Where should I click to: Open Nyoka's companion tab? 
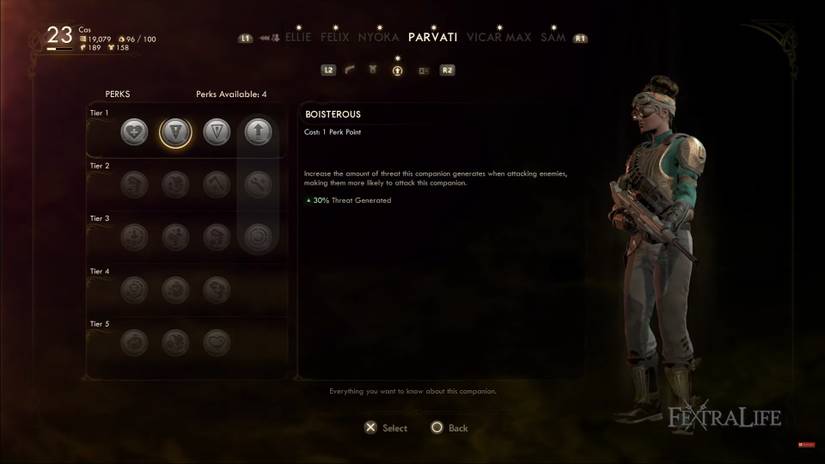(x=378, y=38)
